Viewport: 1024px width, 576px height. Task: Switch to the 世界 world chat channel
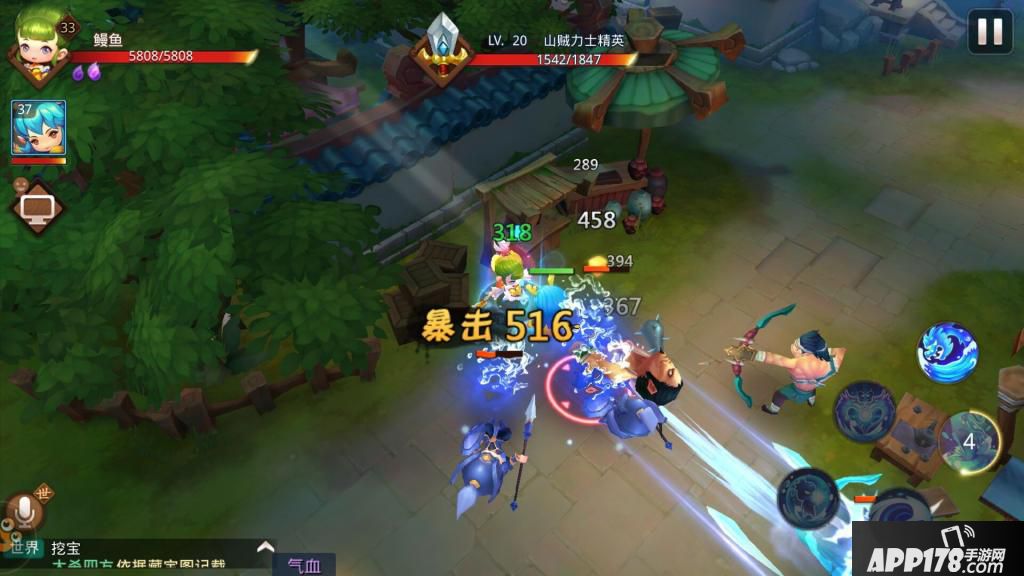tap(25, 547)
